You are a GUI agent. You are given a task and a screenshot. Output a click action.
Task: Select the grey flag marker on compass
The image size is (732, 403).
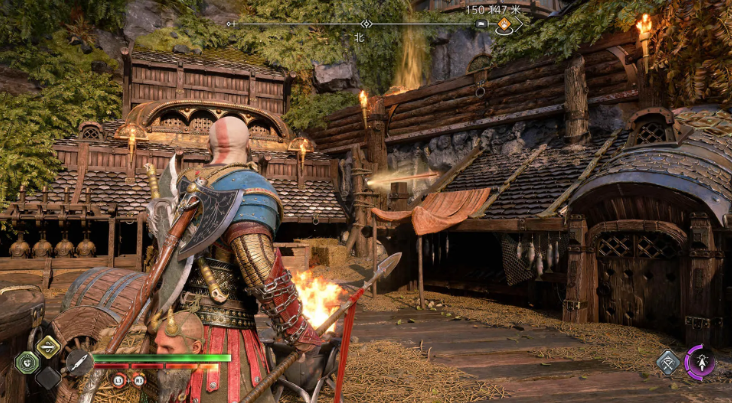[x=481, y=23]
